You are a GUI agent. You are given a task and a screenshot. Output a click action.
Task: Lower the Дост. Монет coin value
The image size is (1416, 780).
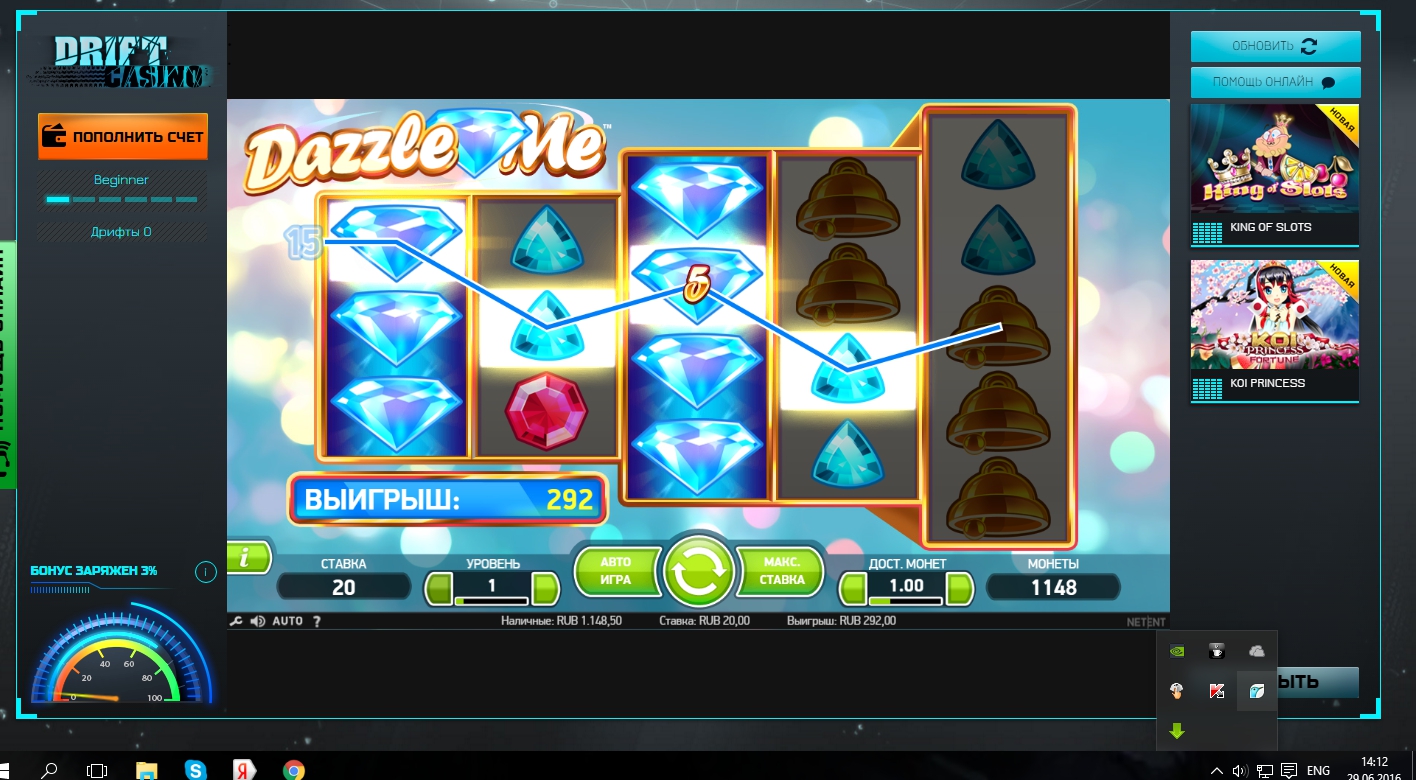[x=853, y=588]
